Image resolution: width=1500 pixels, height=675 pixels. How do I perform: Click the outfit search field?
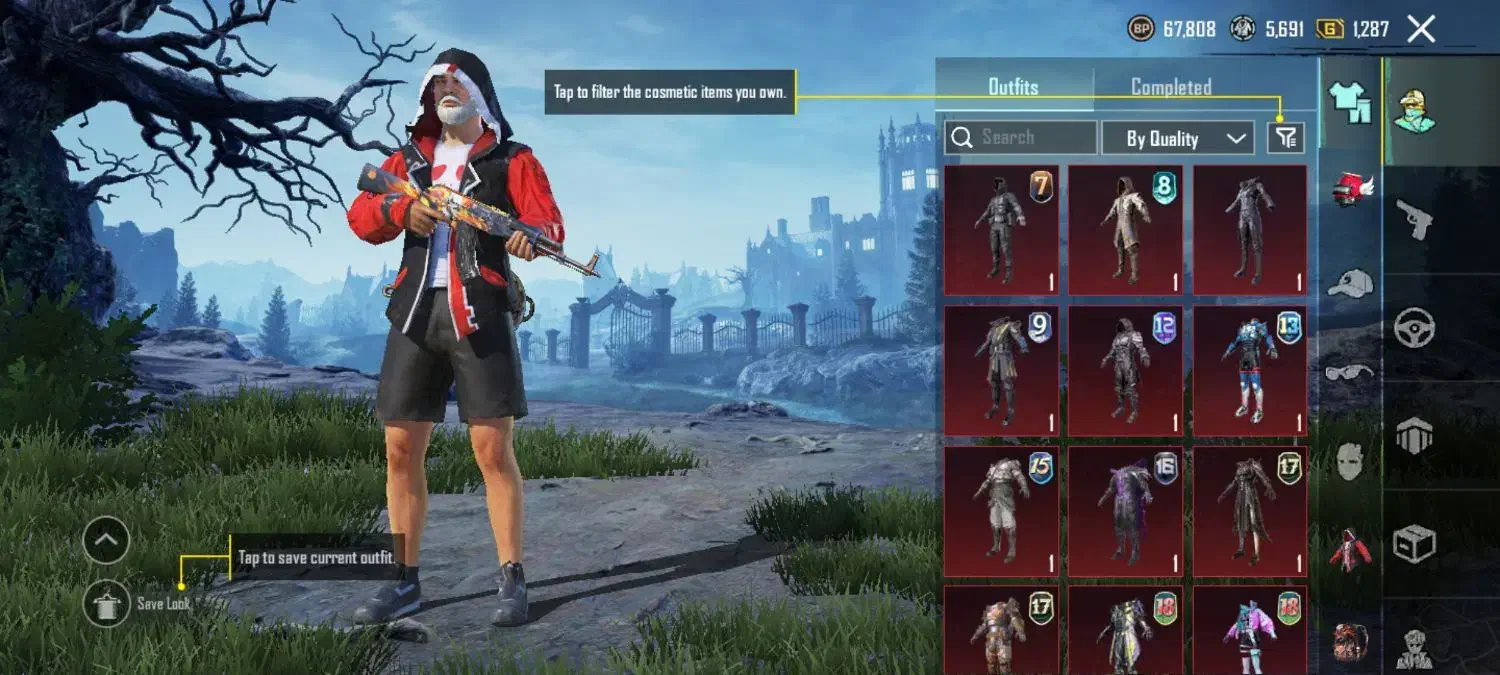point(1021,138)
